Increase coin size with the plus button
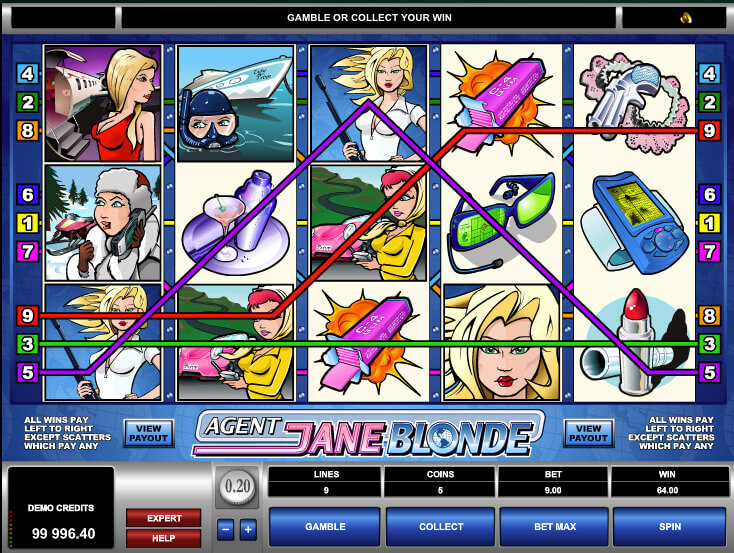The width and height of the screenshot is (734, 553). (x=249, y=528)
